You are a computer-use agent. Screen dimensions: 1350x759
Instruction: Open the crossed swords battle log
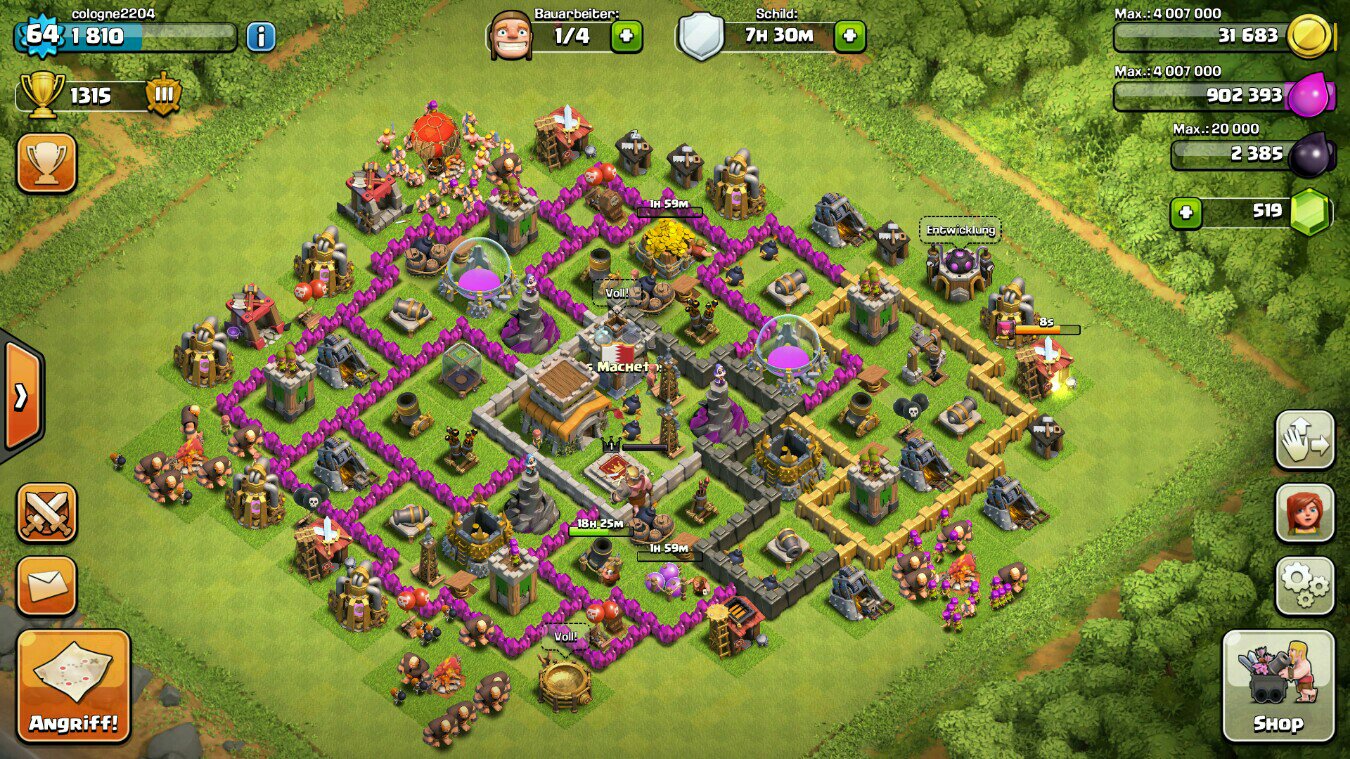(x=46, y=513)
